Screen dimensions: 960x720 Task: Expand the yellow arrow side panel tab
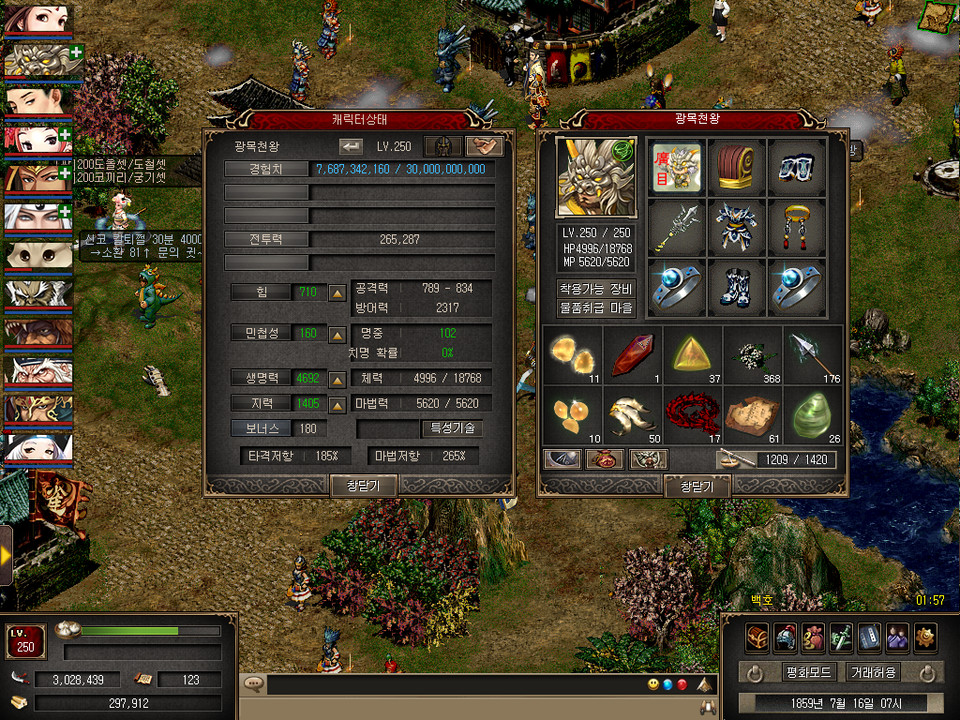6,554
